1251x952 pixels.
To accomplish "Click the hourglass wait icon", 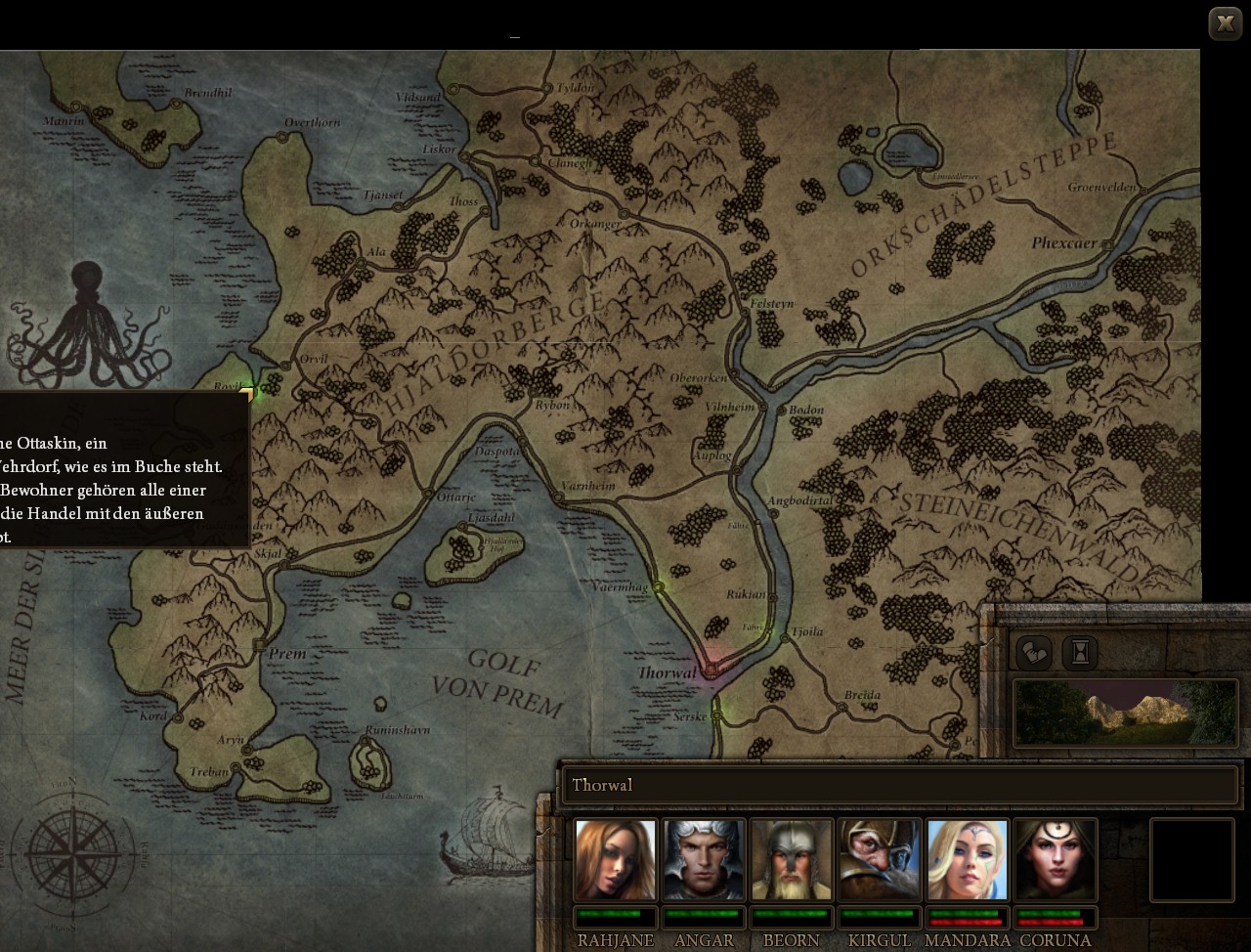I will 1079,653.
